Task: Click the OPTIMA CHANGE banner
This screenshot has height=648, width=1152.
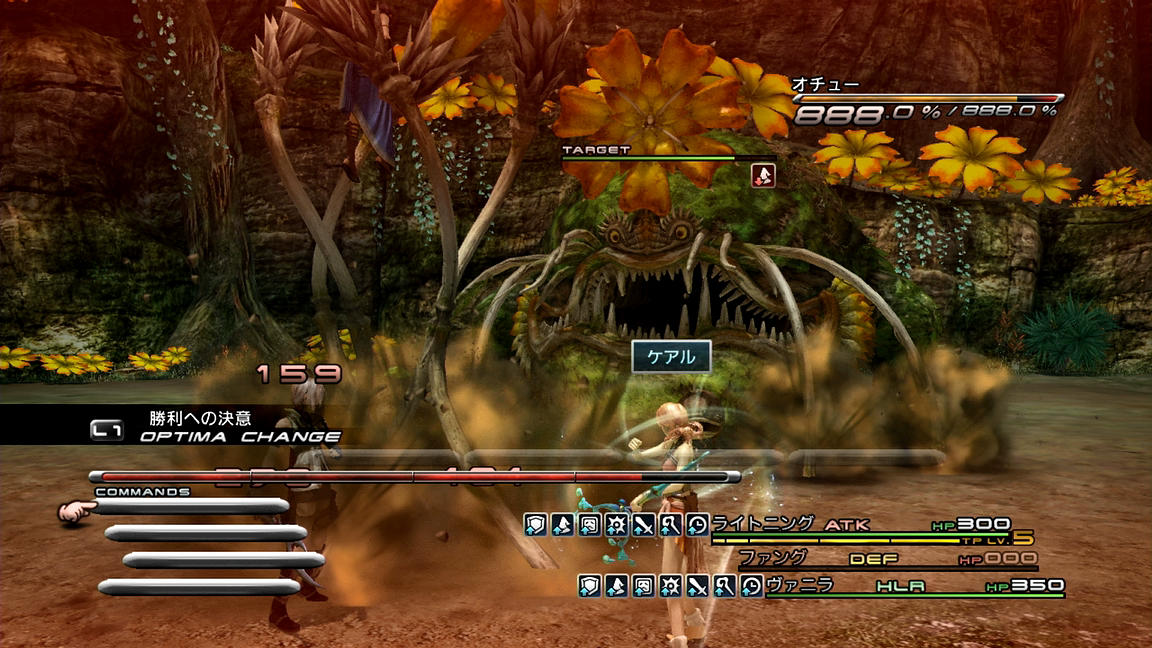Action: [238, 436]
